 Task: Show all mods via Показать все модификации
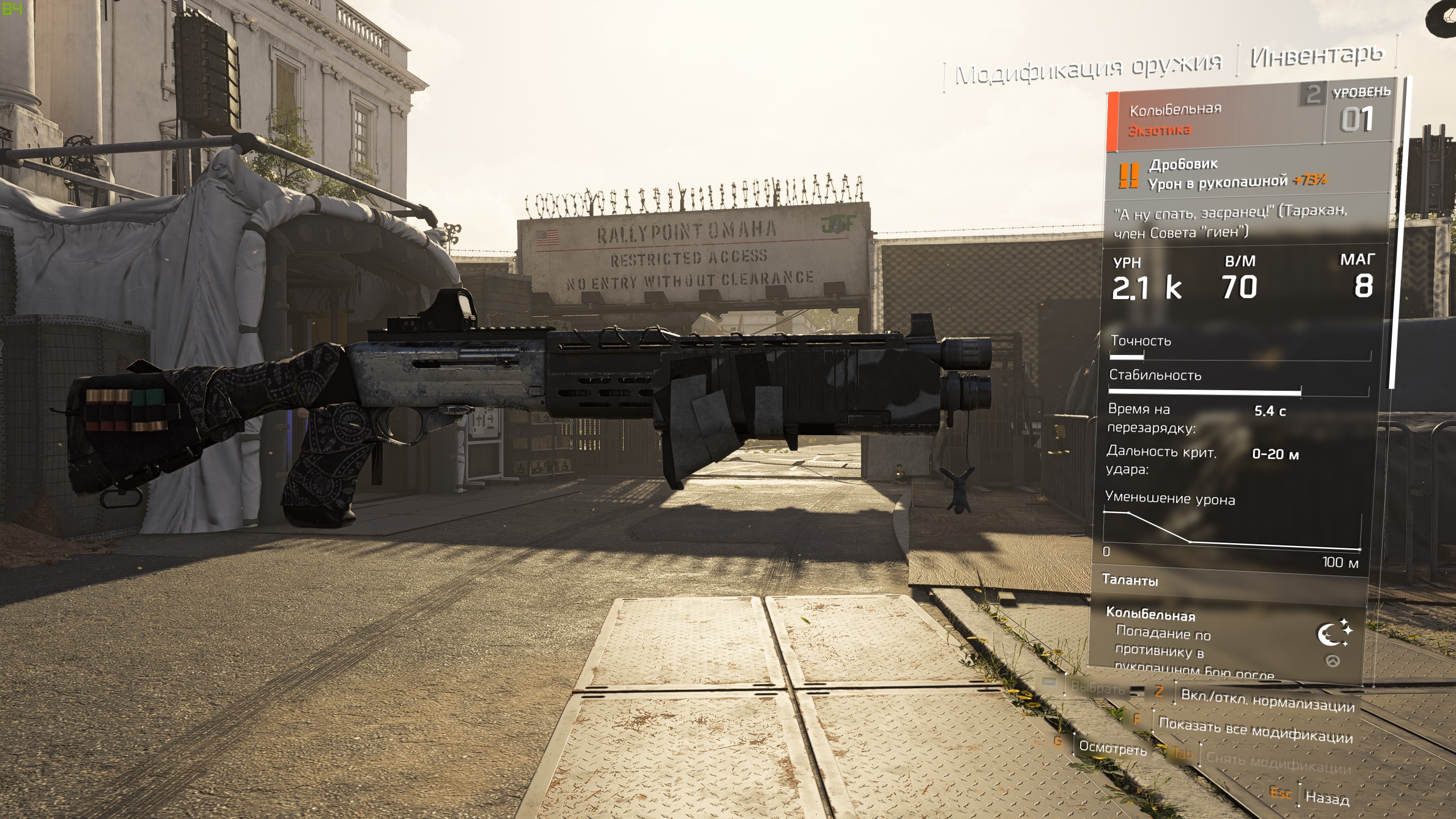point(1255,730)
